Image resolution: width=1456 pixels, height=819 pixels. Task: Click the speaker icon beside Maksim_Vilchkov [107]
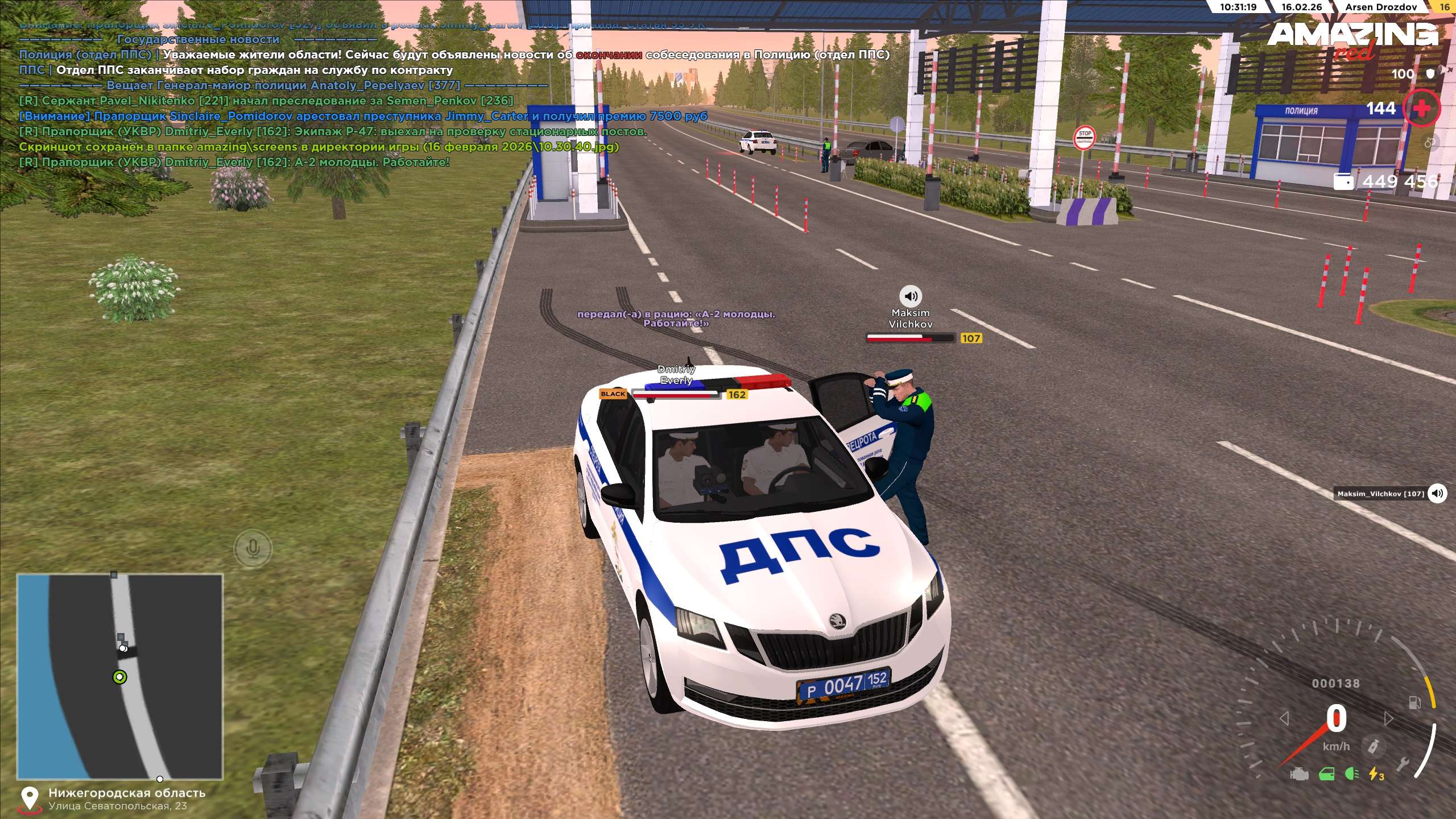coord(1437,493)
